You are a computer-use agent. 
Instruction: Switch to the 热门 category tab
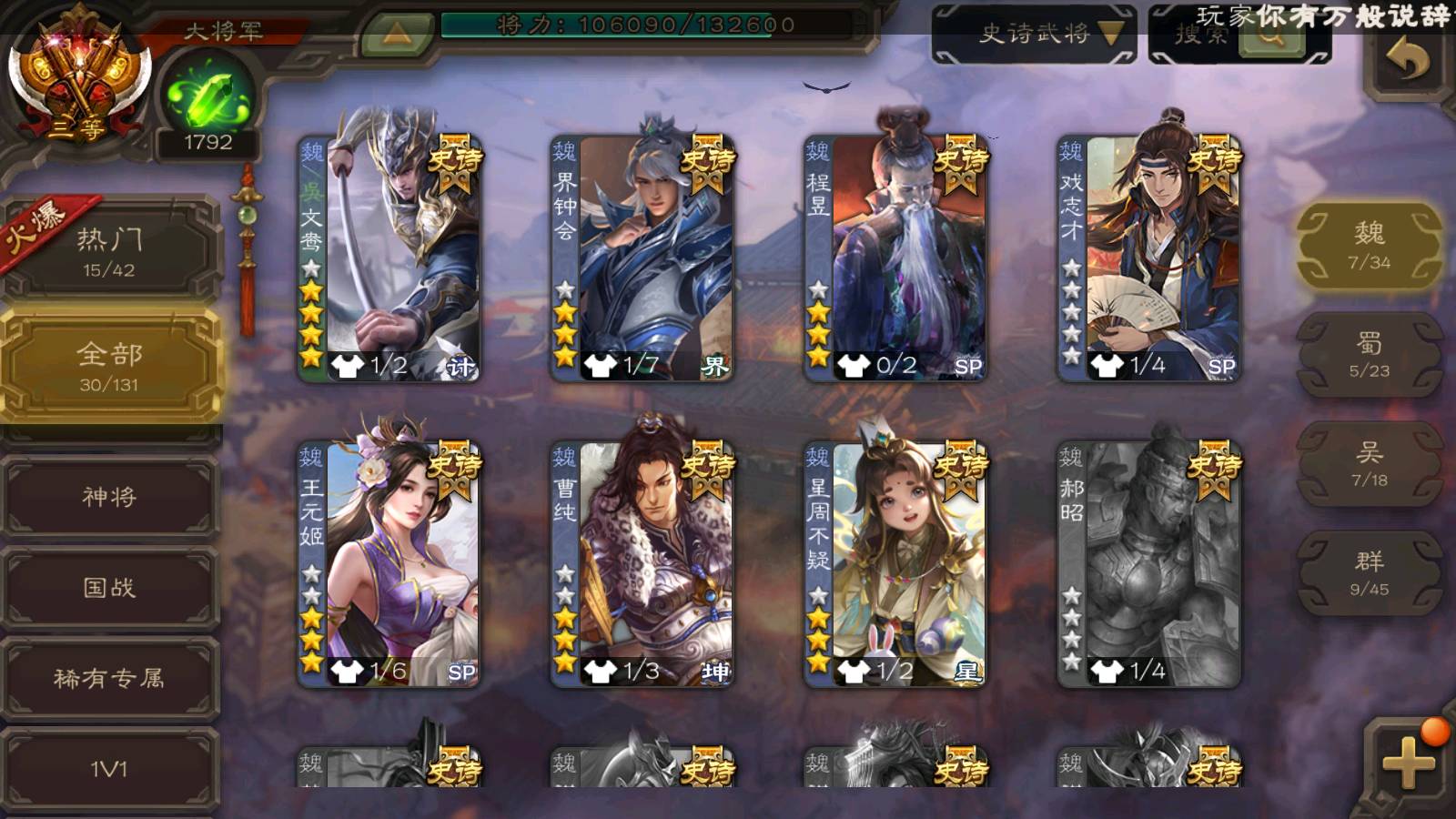(x=109, y=250)
